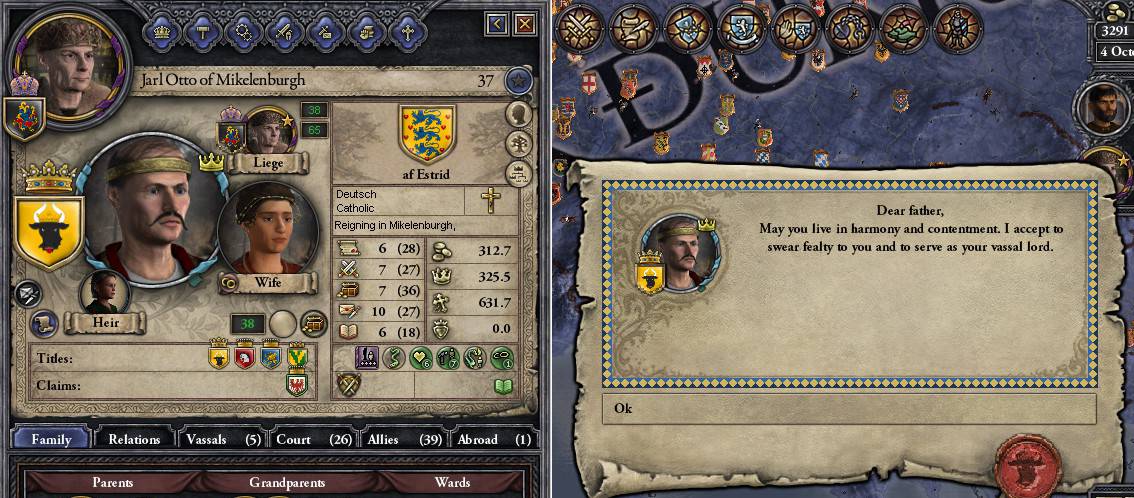The image size is (1134, 498).
Task: Select the Family tab
Action: [51, 439]
